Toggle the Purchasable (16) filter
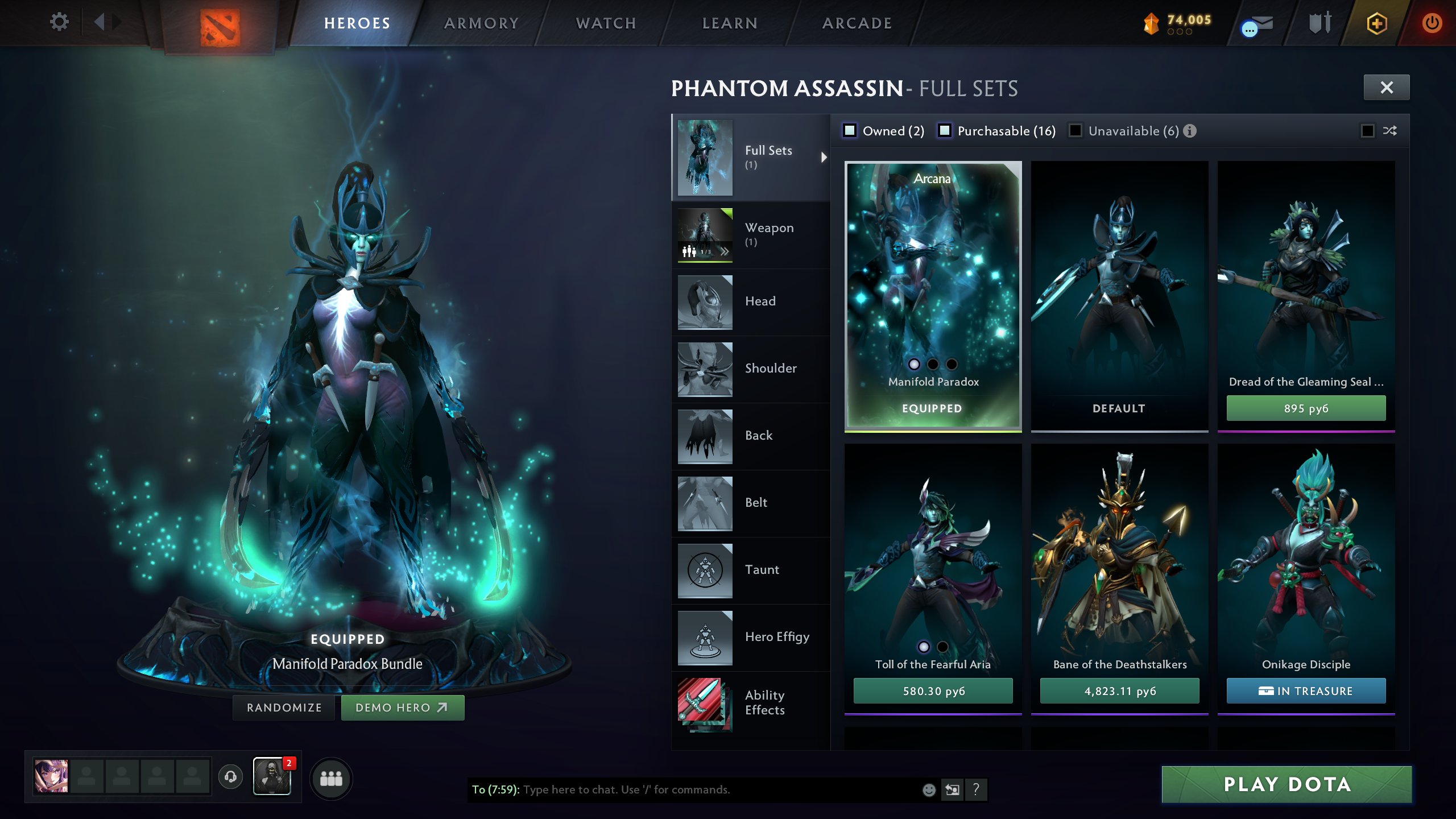1456x819 pixels. (945, 131)
